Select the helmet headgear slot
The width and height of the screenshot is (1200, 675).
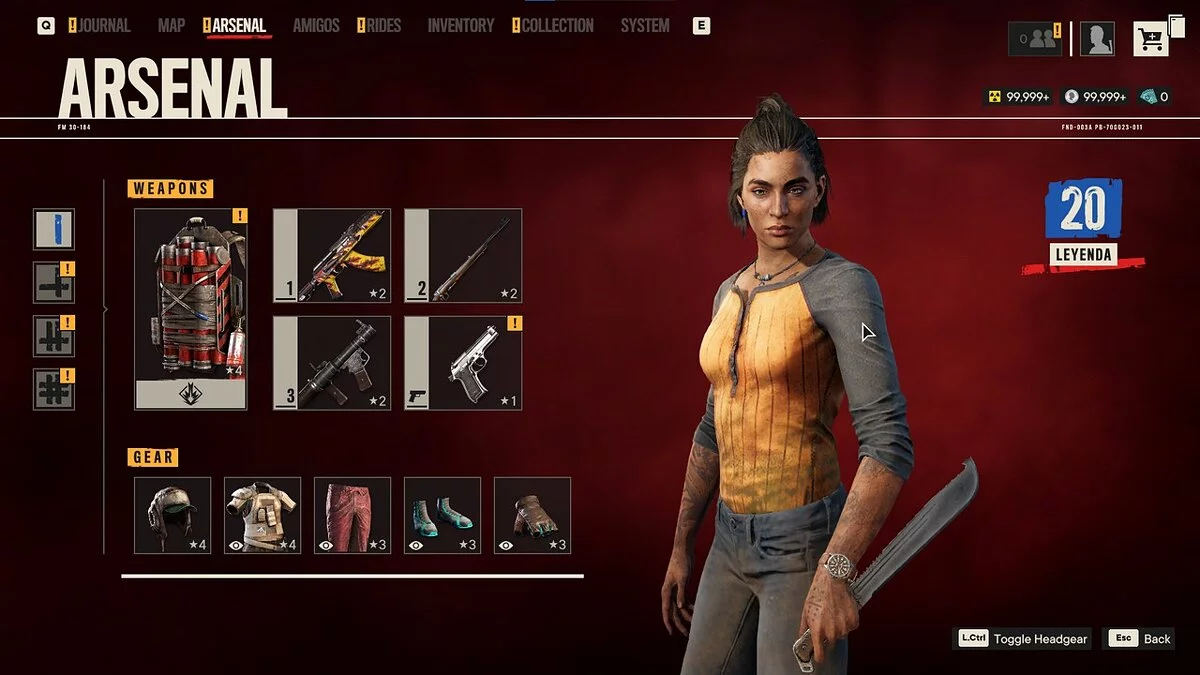coord(172,515)
